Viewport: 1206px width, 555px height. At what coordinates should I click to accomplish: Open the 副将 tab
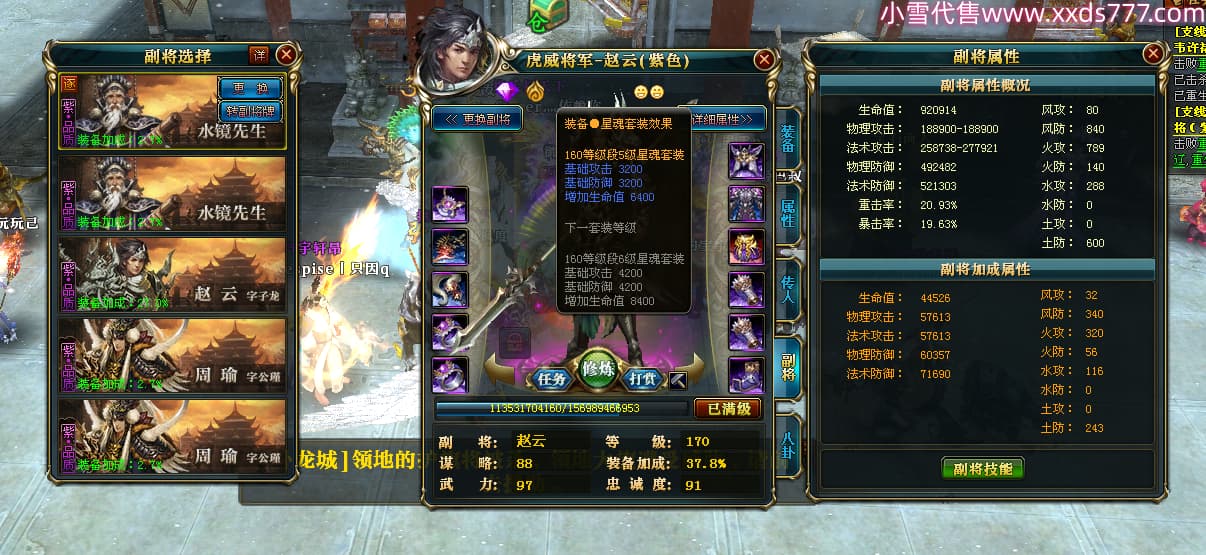788,366
